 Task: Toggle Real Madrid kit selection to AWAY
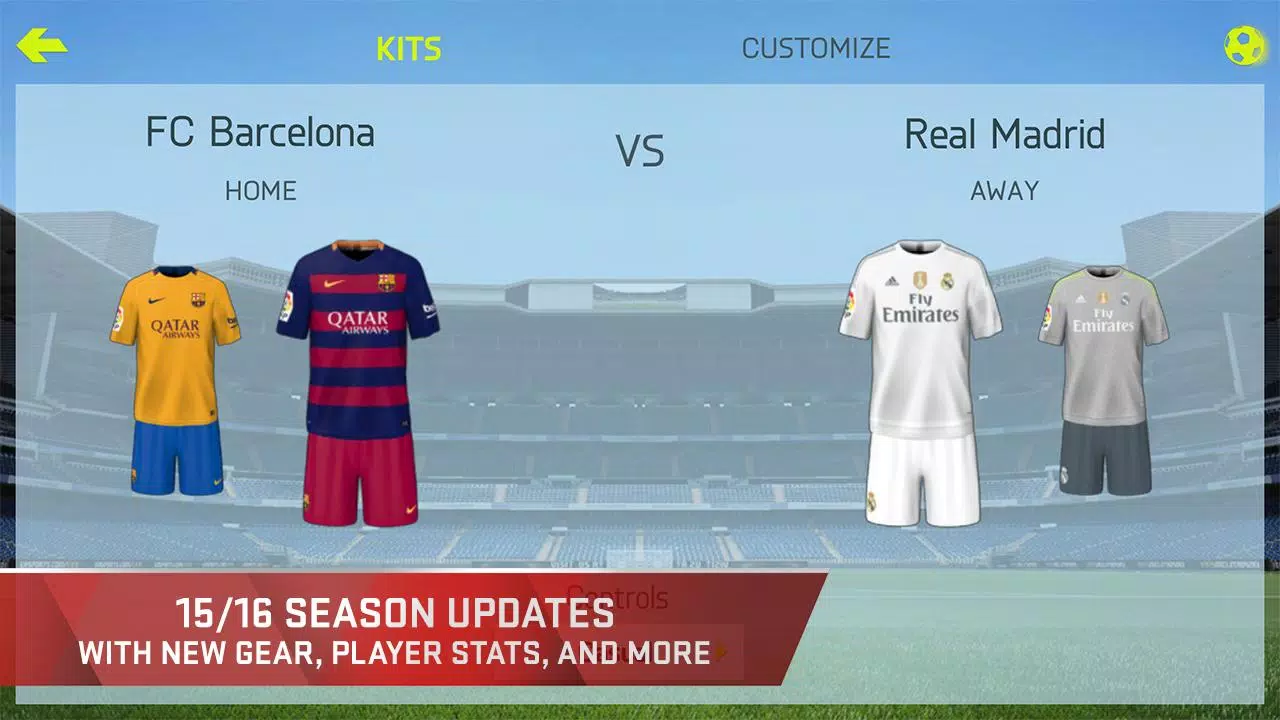pos(1003,191)
